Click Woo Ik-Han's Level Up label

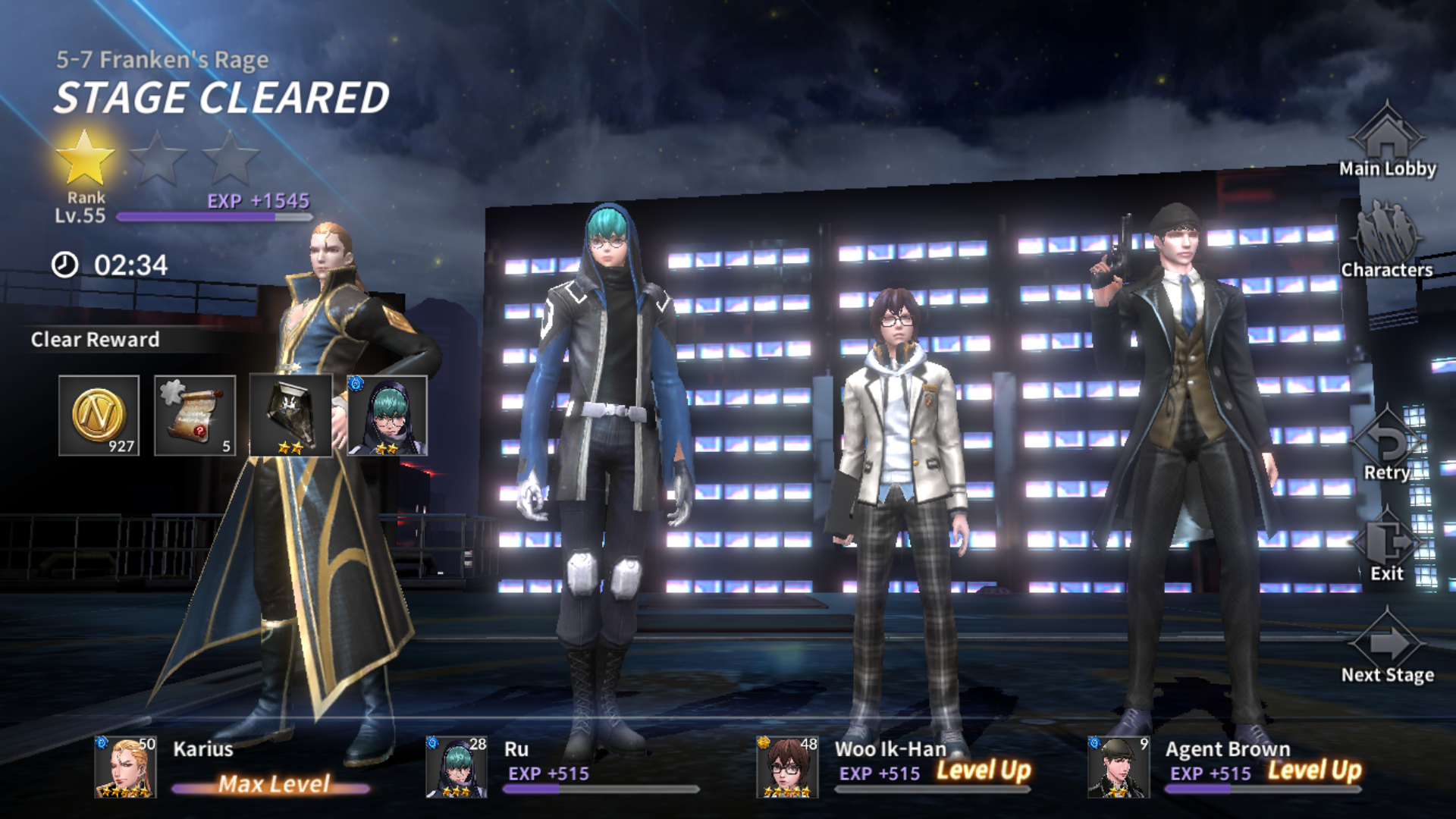(982, 772)
